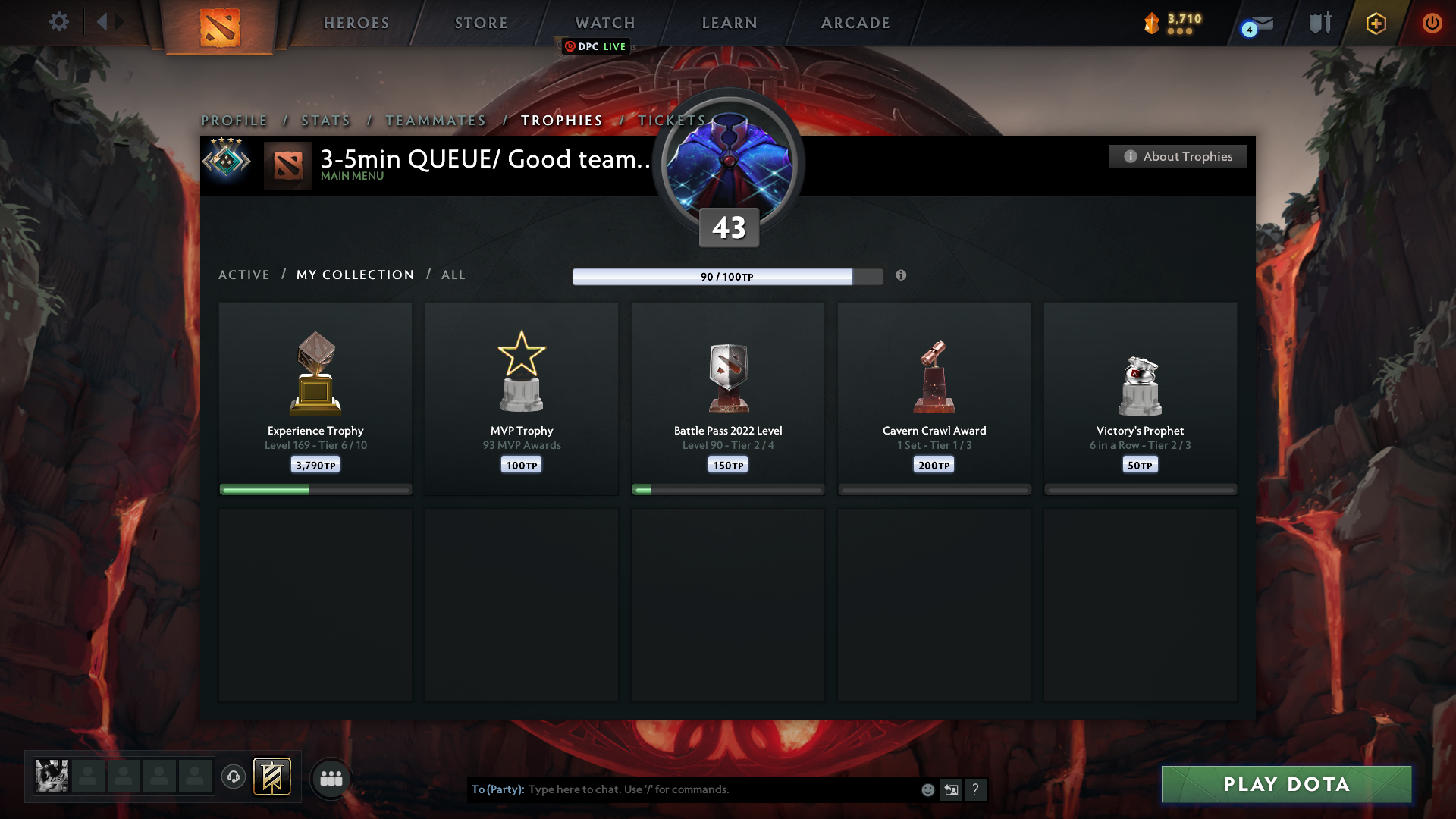Open the emoticon picker in chat

[x=927, y=789]
